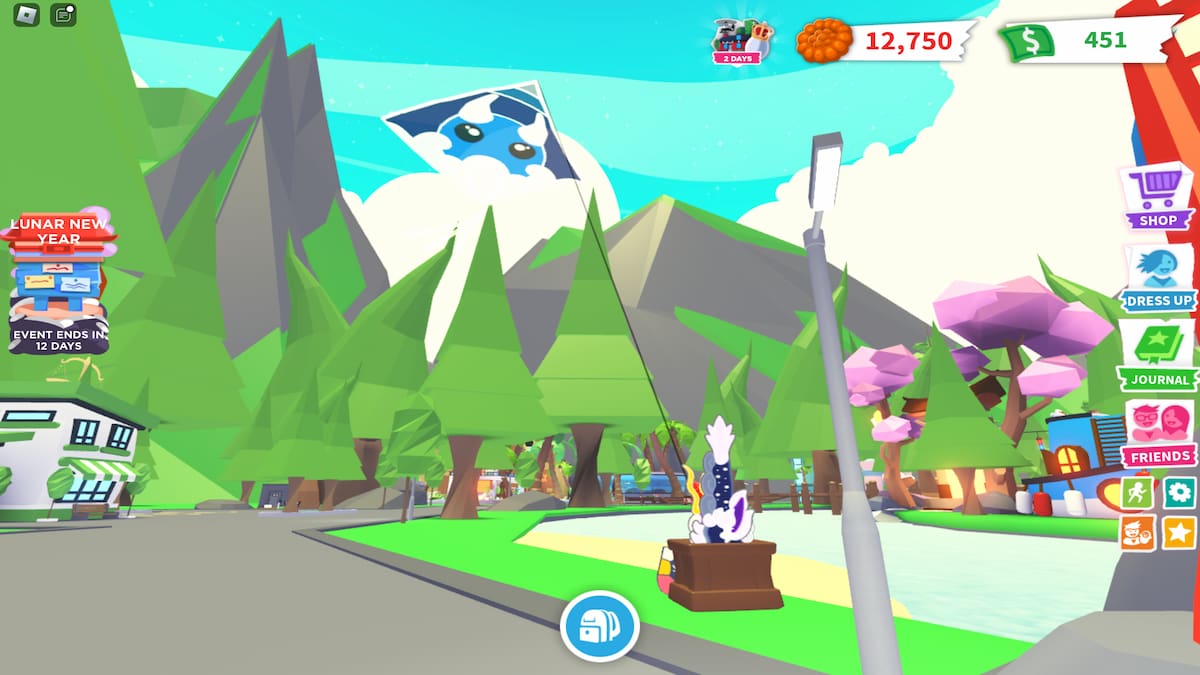Viewport: 1200px width, 675px height.
Task: Click the green running figure icon
Action: point(1137,492)
